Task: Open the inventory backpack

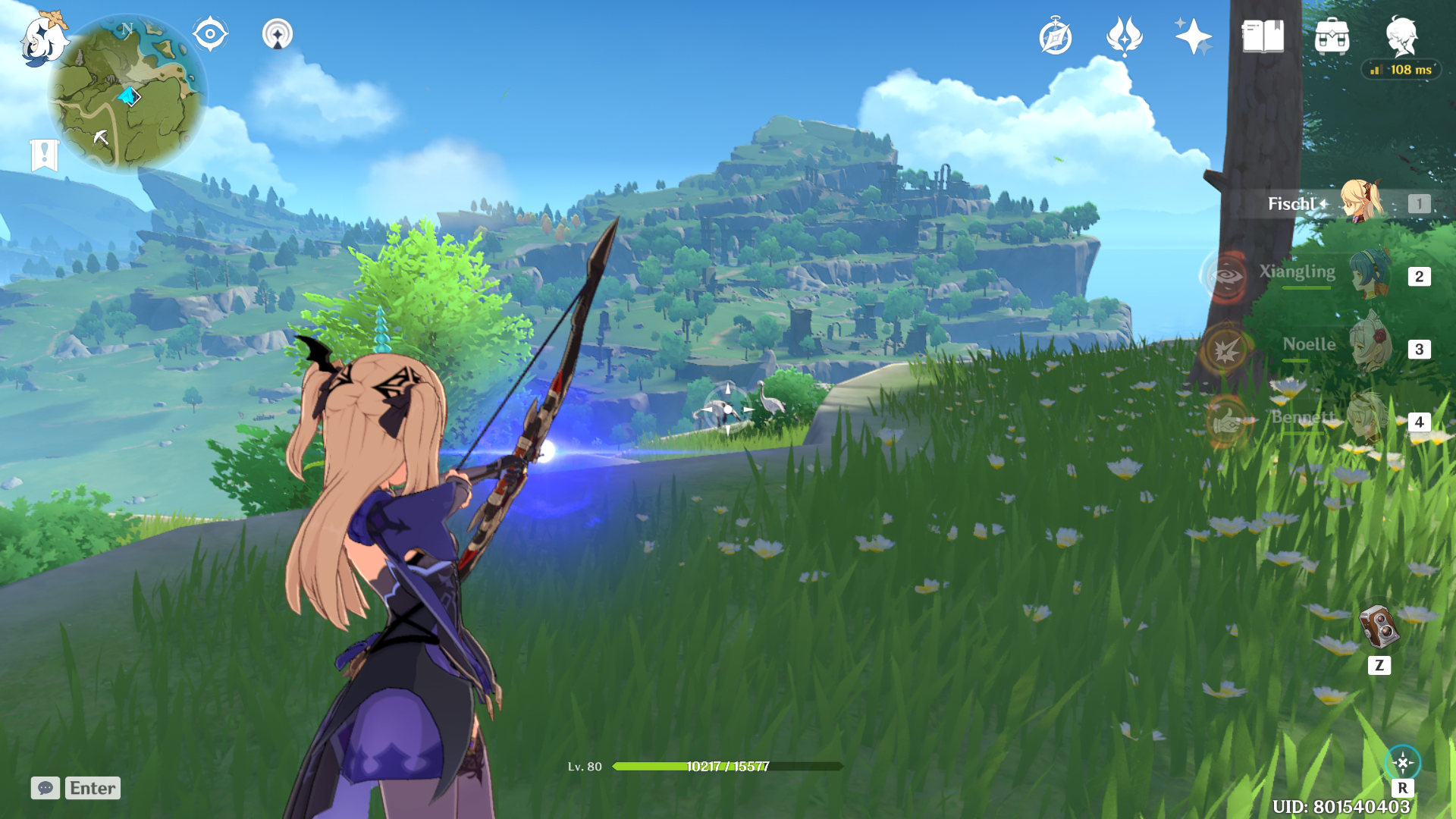Action: click(1332, 36)
